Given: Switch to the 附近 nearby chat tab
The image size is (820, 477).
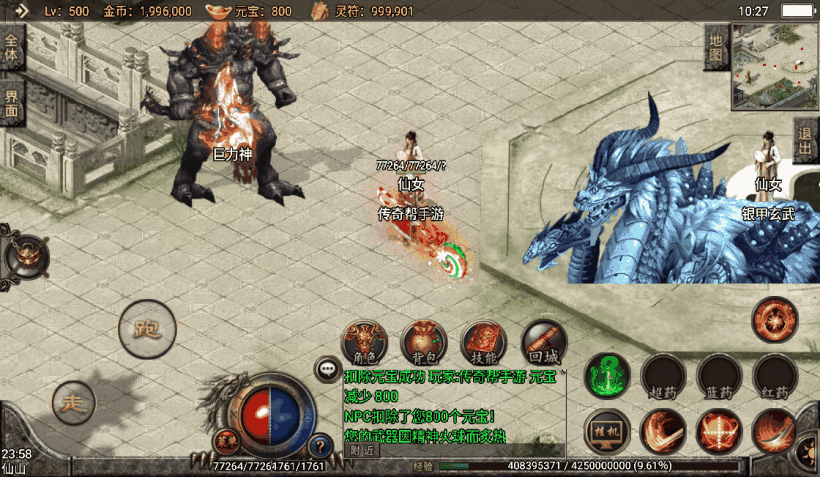Looking at the screenshot, I should tap(362, 450).
